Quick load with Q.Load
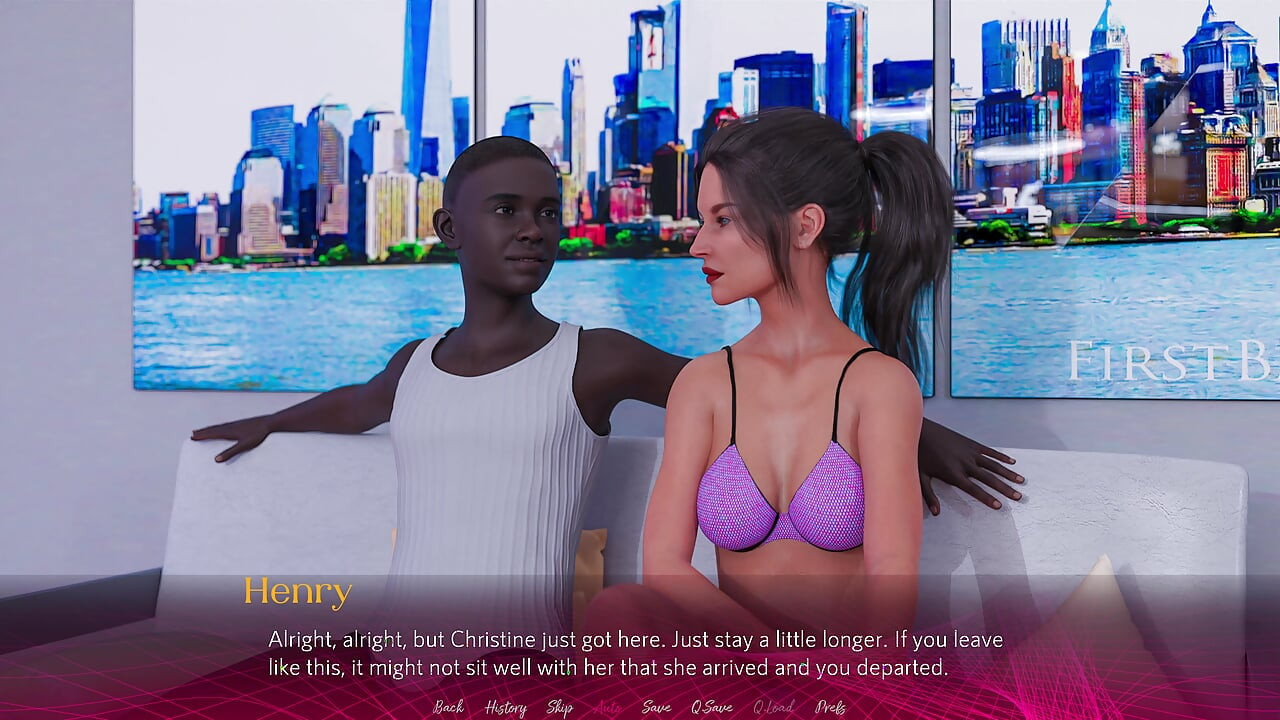 [x=773, y=707]
